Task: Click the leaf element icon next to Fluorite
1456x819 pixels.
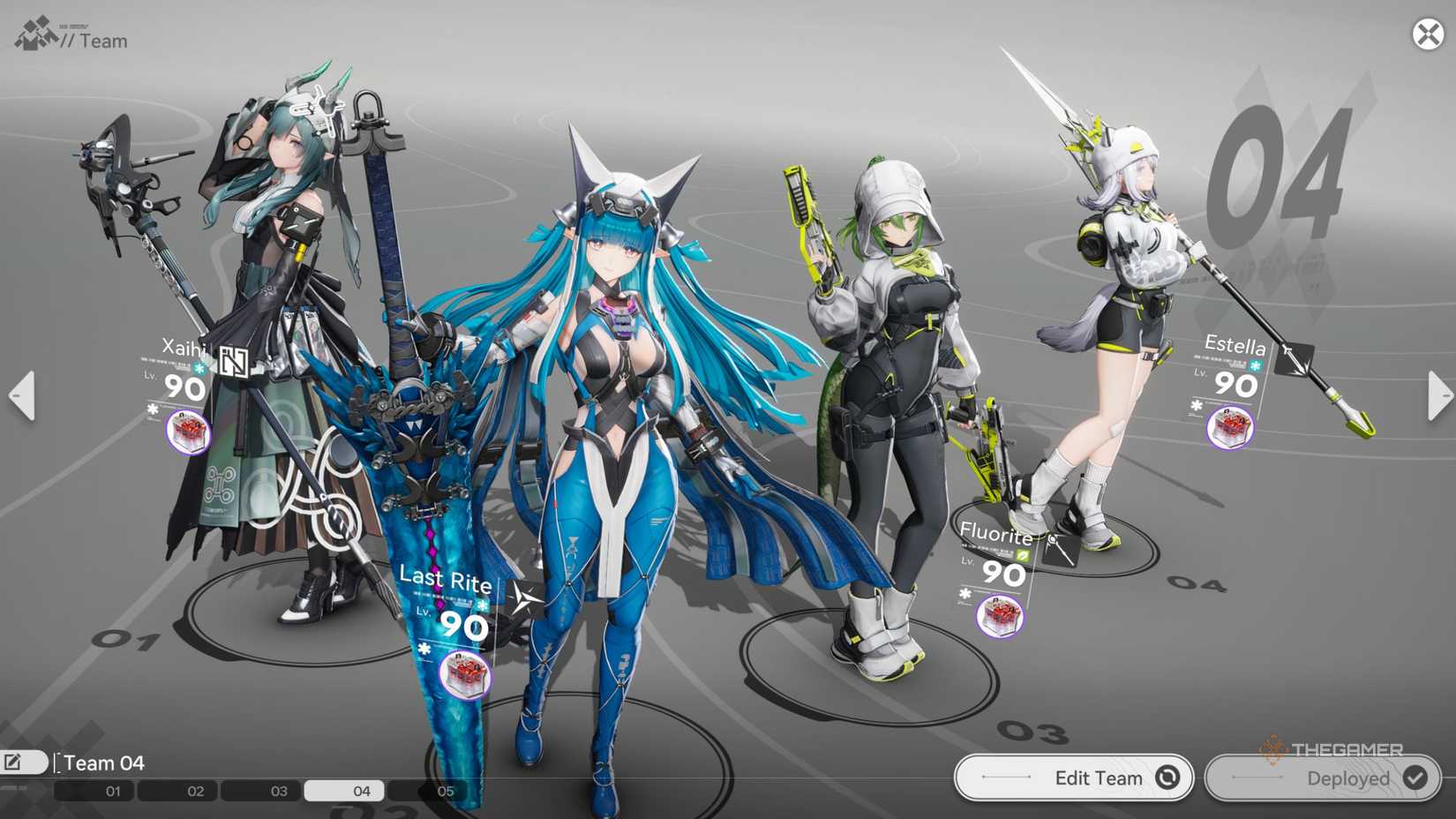Action: 1023,555
